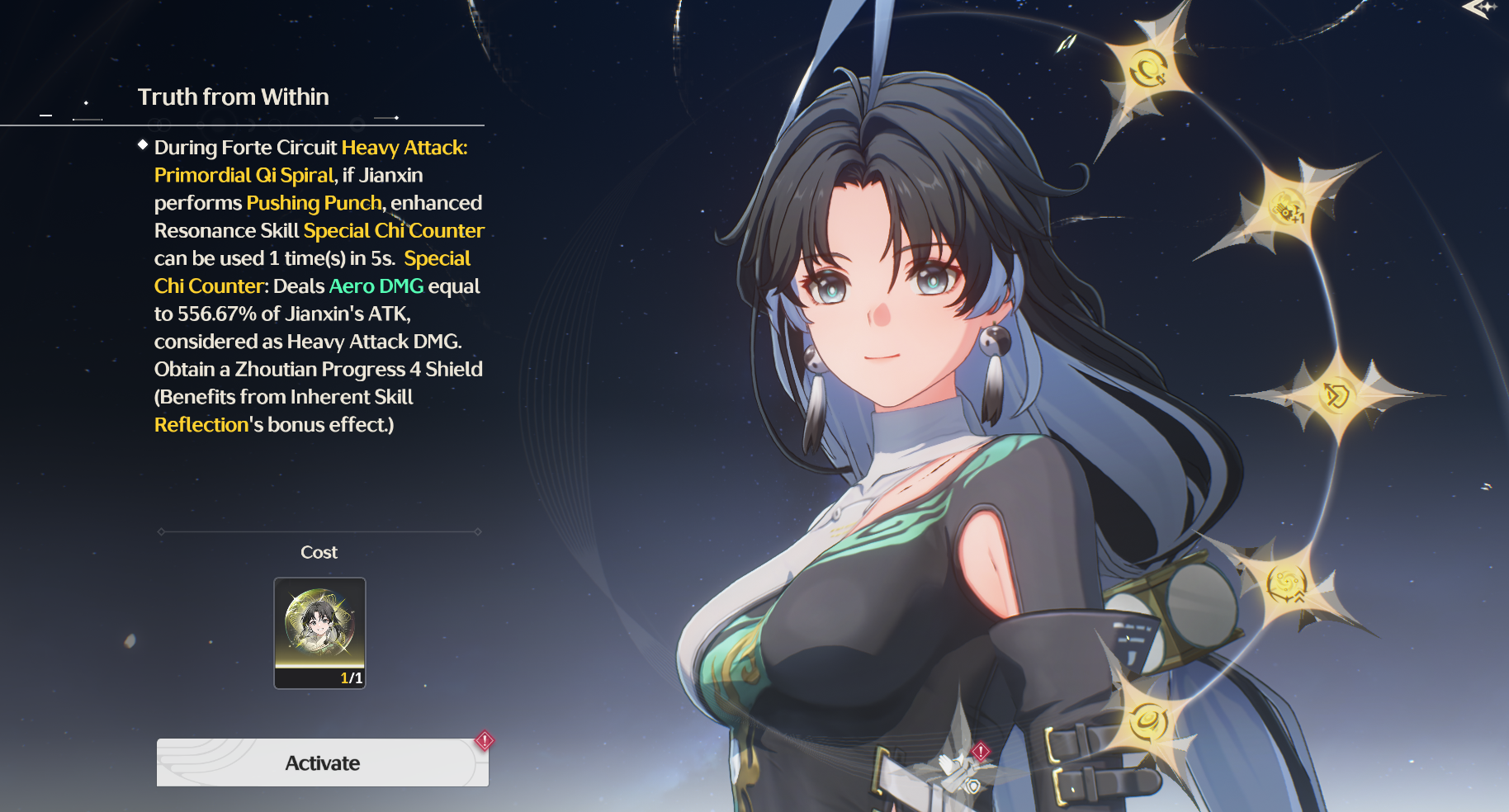
Task: Activate the Truth from Within node
Action: (x=322, y=762)
